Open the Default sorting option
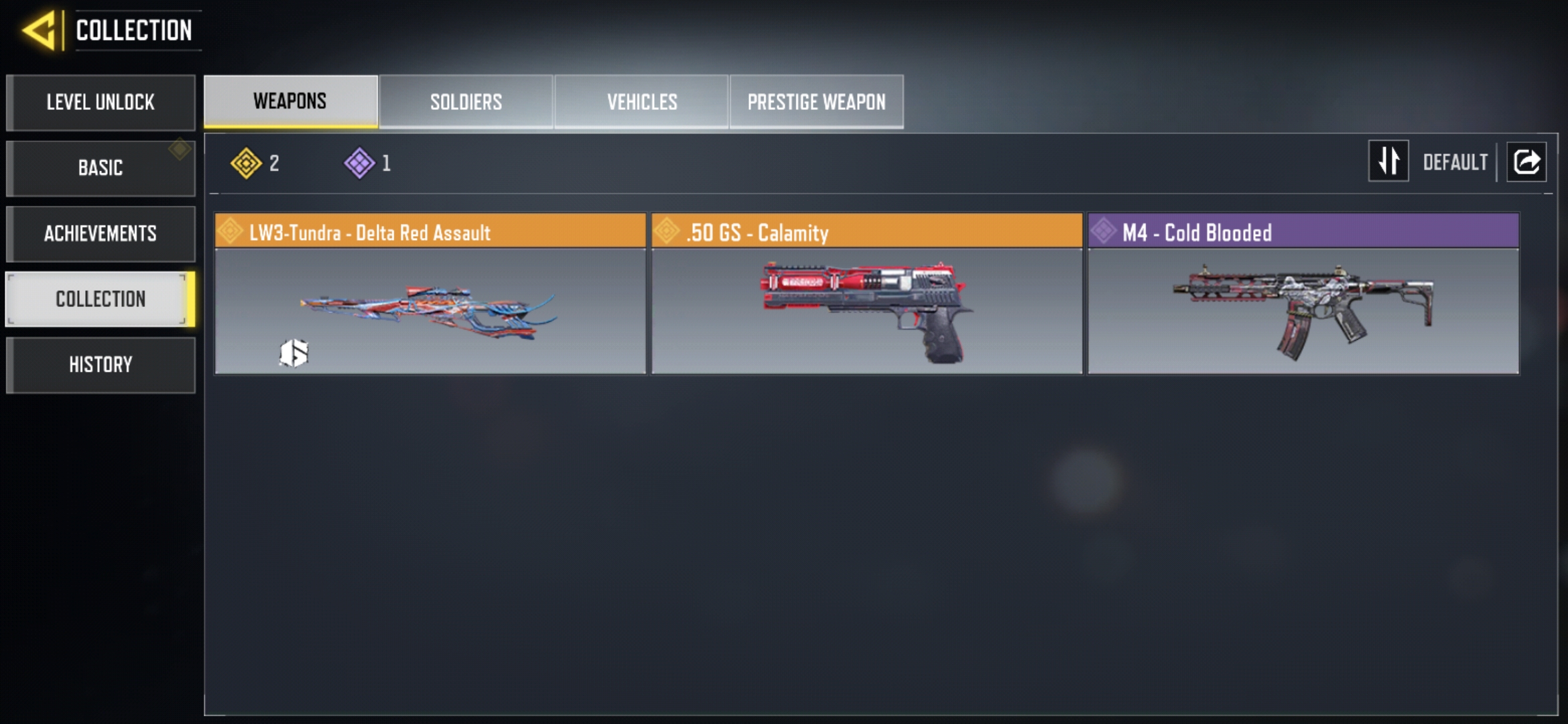1568x724 pixels. [1455, 162]
